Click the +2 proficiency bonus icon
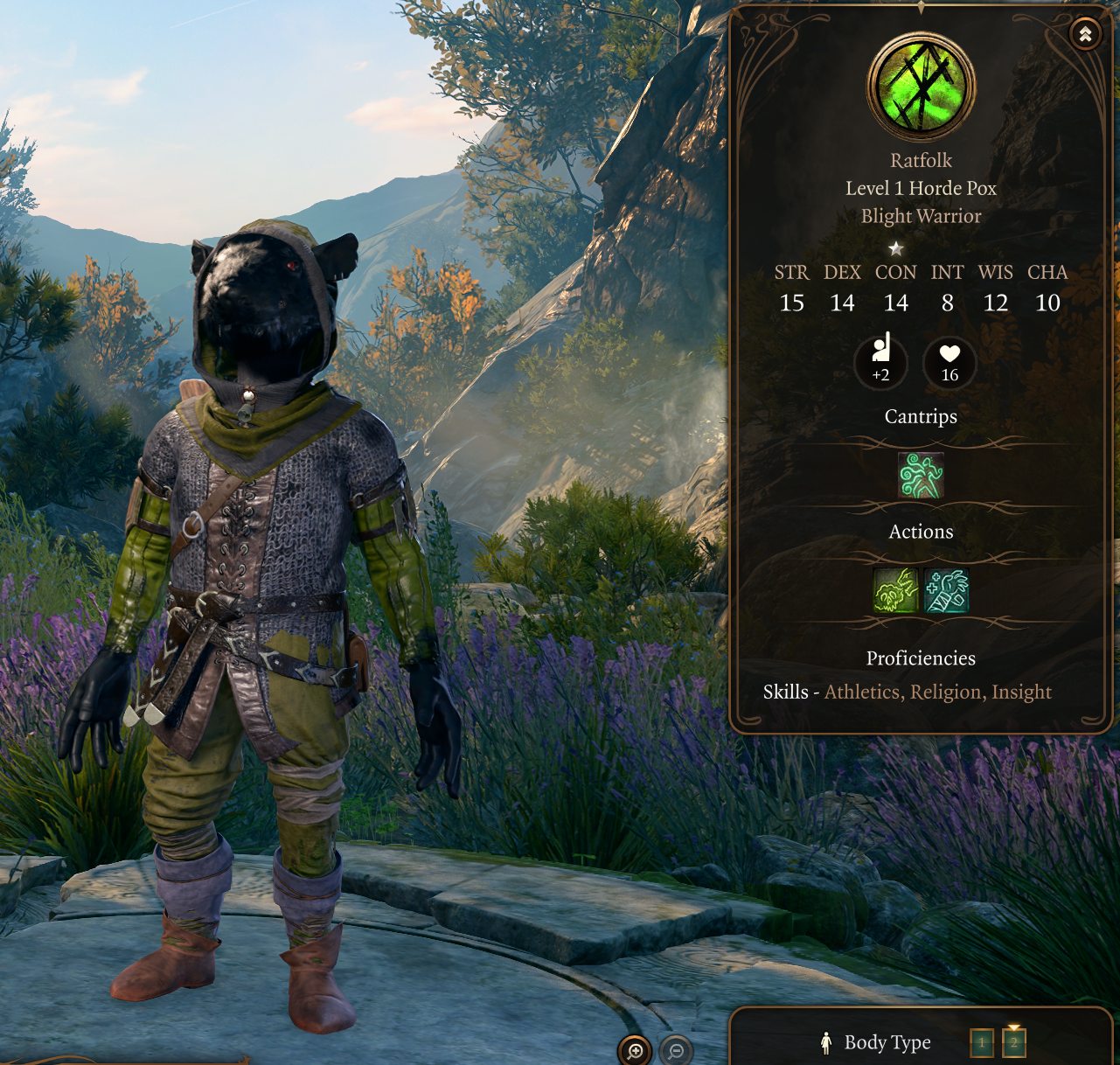Viewport: 1120px width, 1065px height. pyautogui.click(x=880, y=361)
